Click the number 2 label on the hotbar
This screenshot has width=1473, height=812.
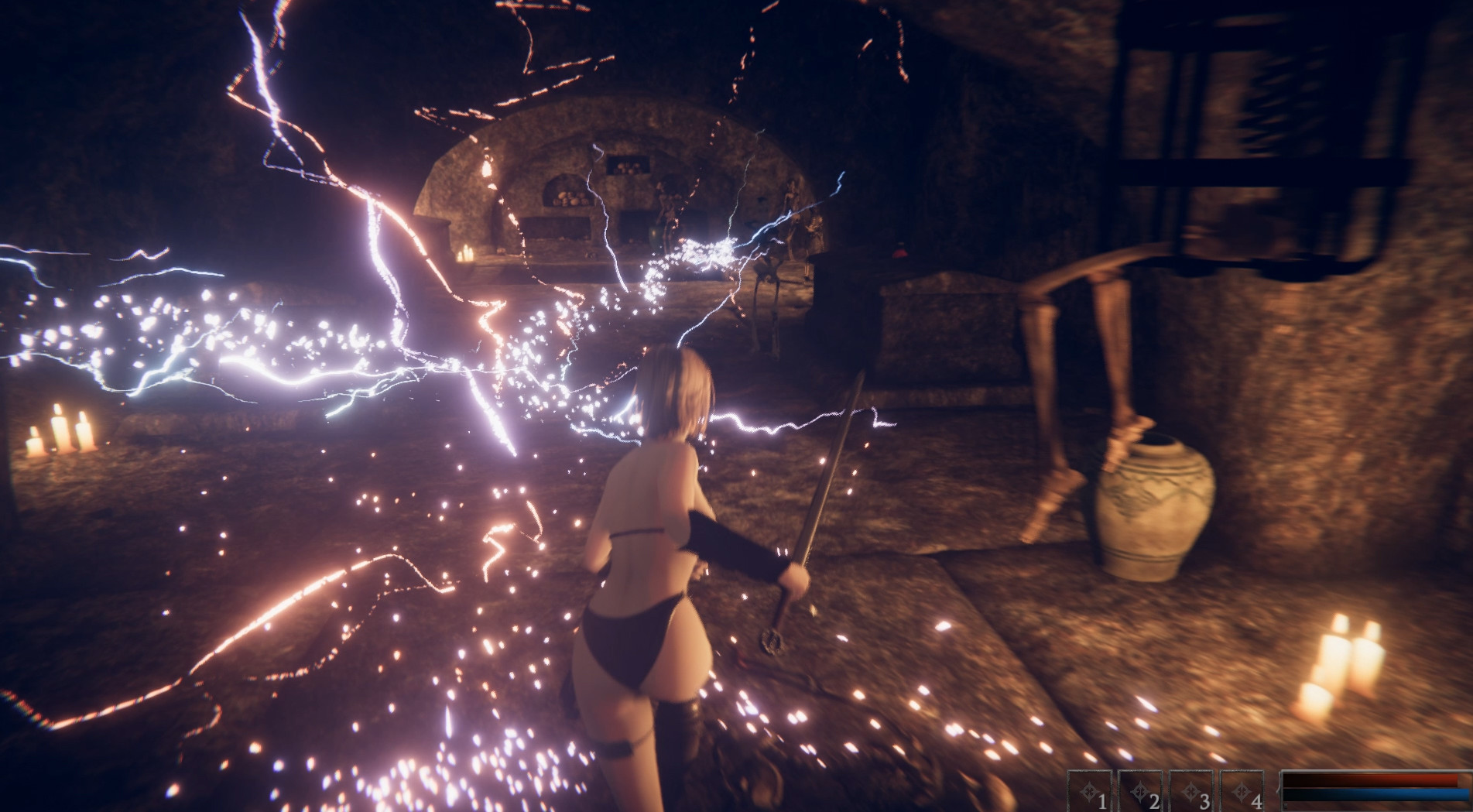(x=1154, y=800)
